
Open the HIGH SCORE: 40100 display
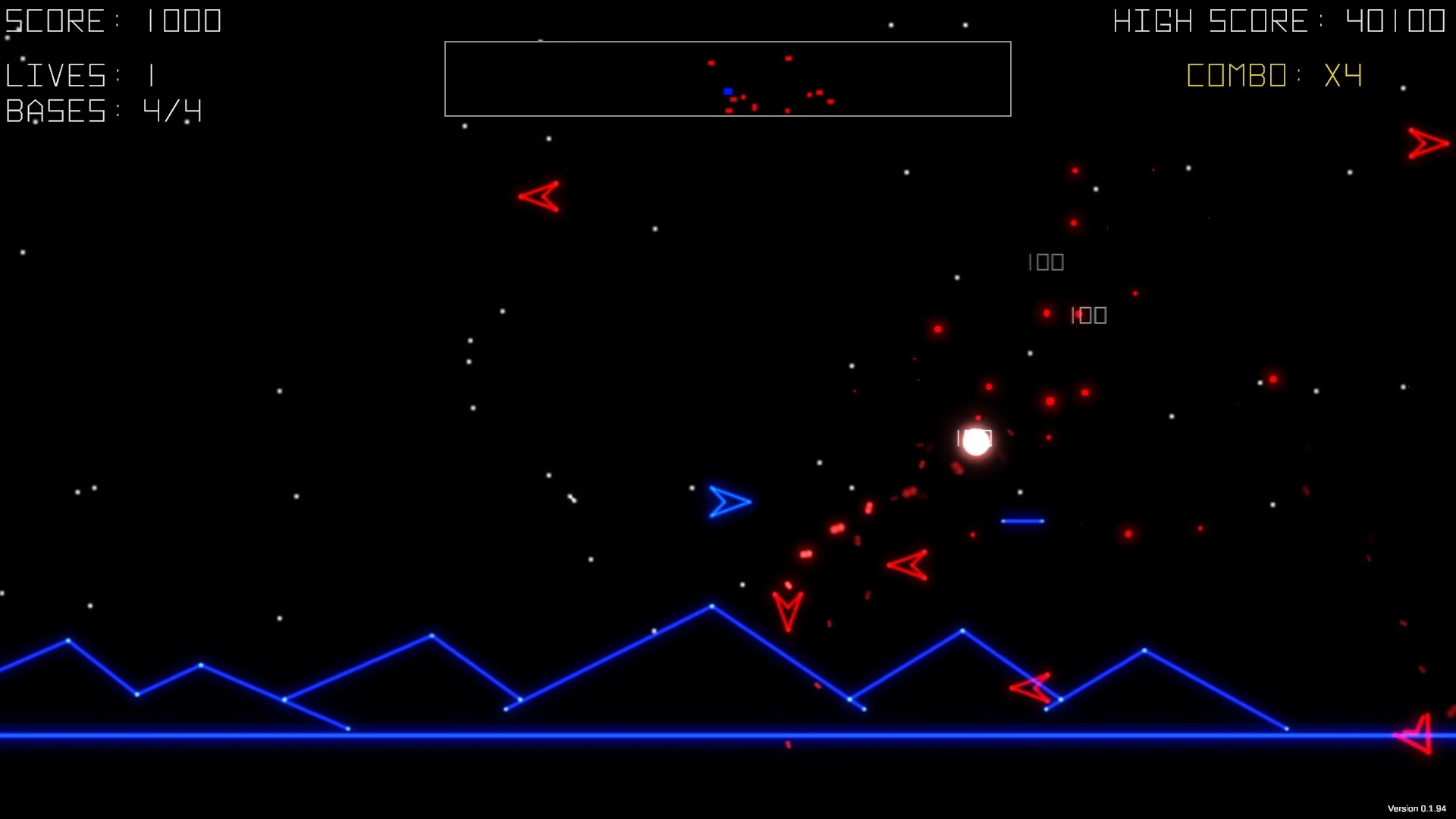(1278, 20)
